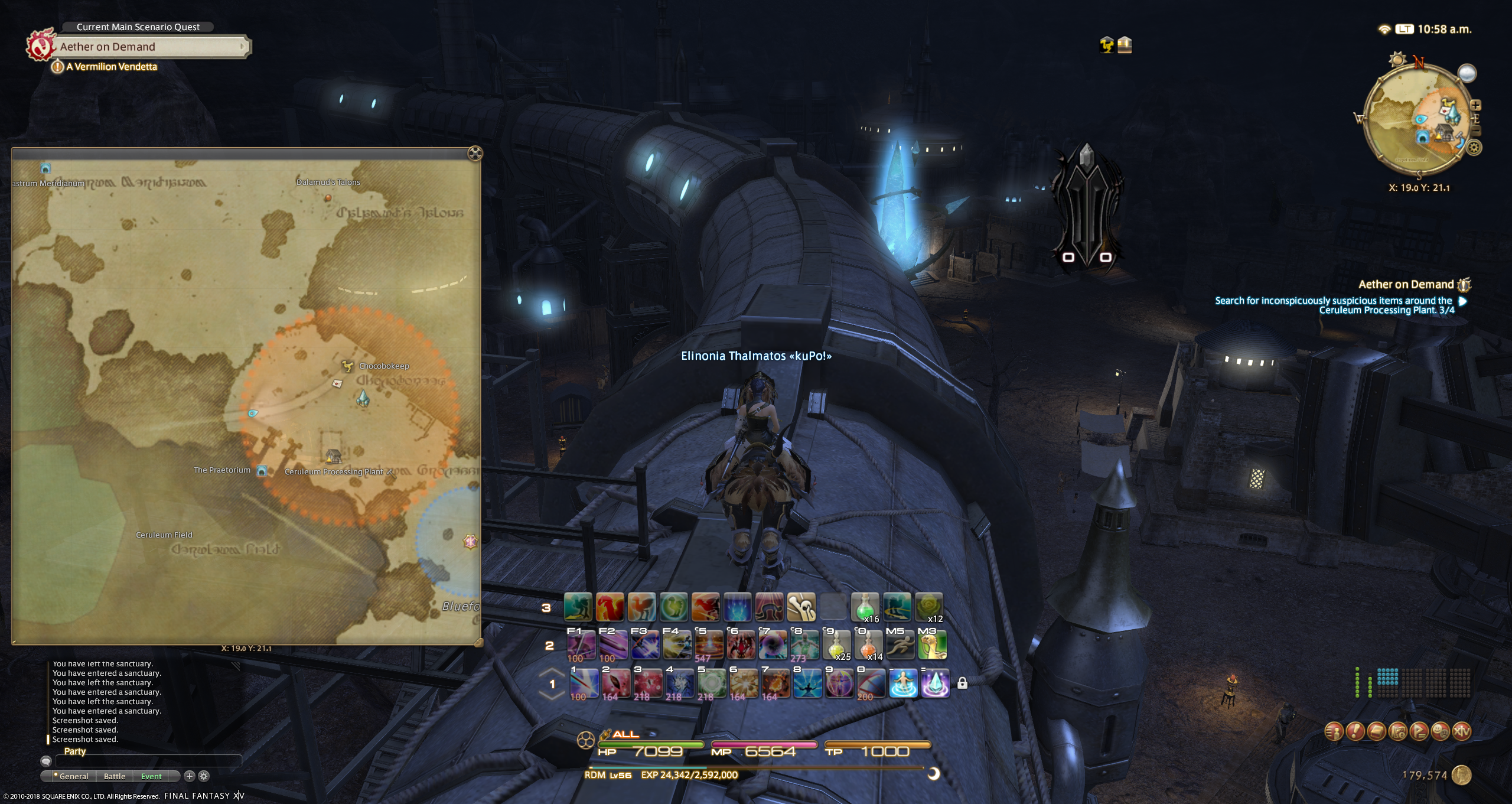Select the General chat tab

pos(72,776)
